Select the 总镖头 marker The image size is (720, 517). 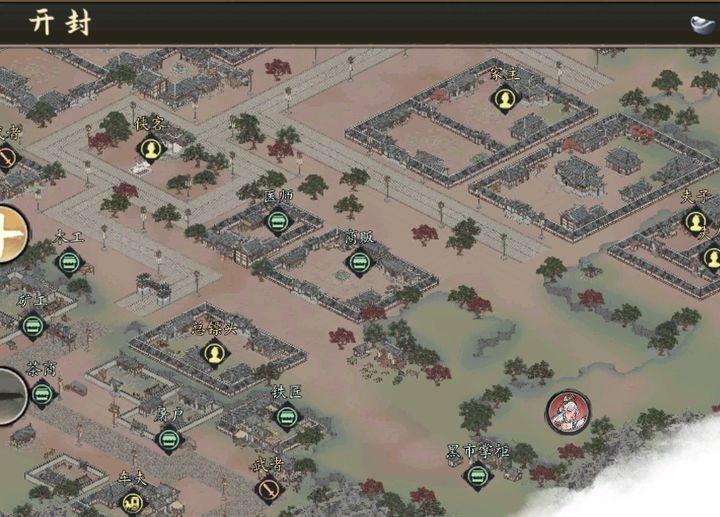(x=213, y=352)
